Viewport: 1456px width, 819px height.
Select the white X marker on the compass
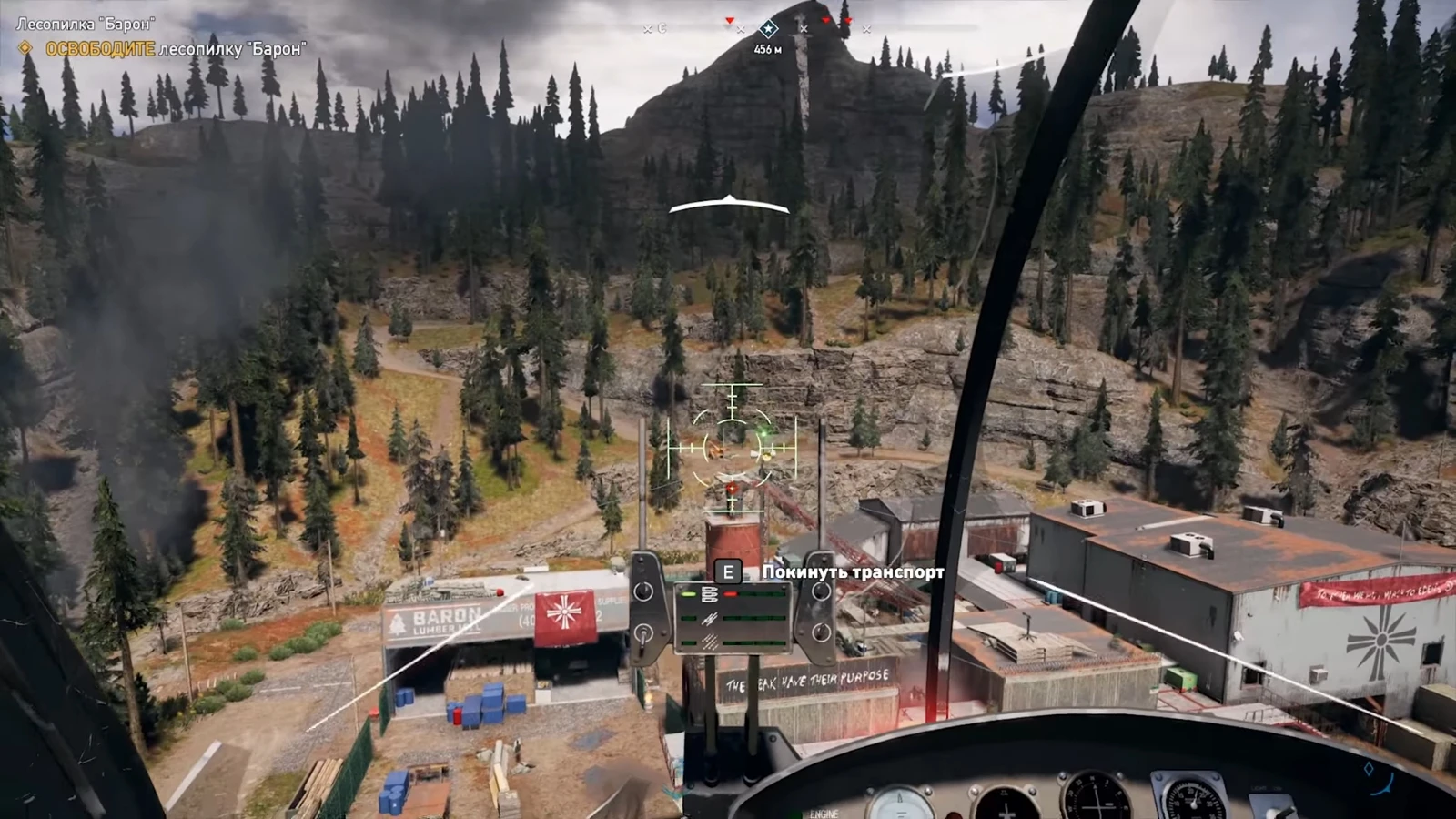[804, 29]
